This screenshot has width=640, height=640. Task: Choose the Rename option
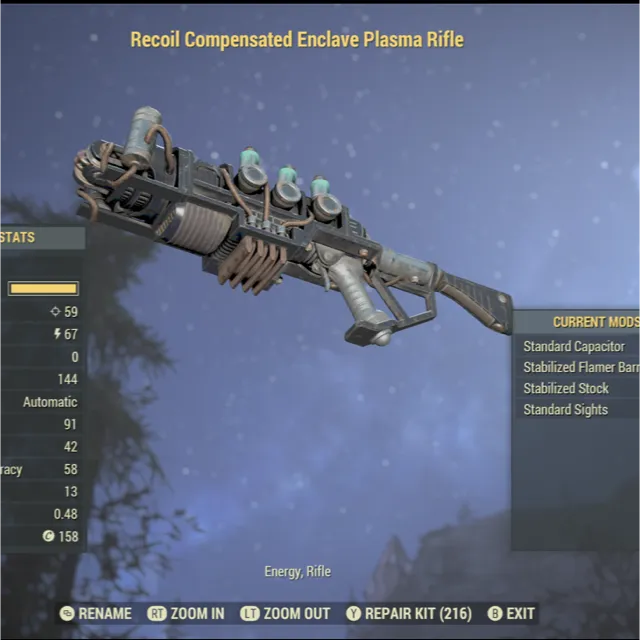[x=96, y=613]
